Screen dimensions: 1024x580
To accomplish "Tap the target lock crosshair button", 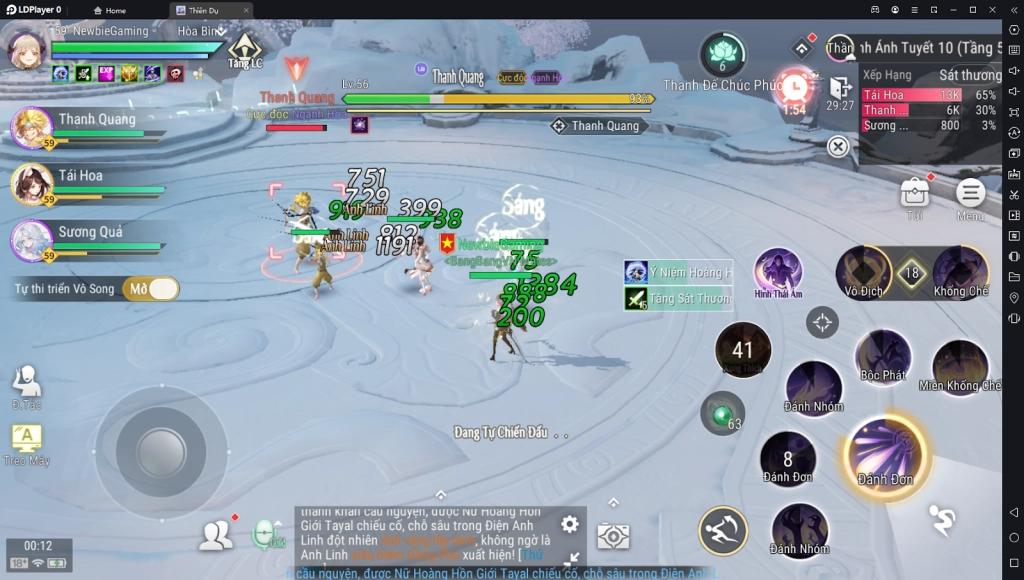I will (822, 322).
